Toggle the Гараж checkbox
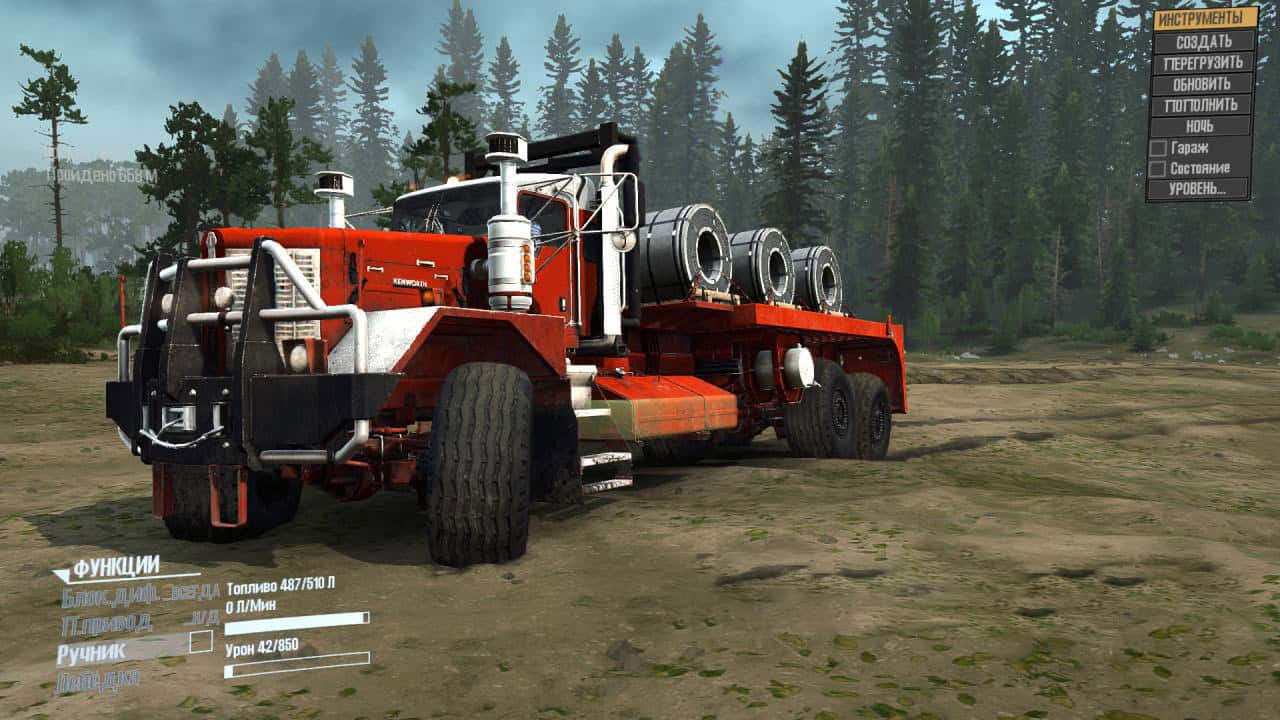This screenshot has width=1280, height=720. point(1158,148)
